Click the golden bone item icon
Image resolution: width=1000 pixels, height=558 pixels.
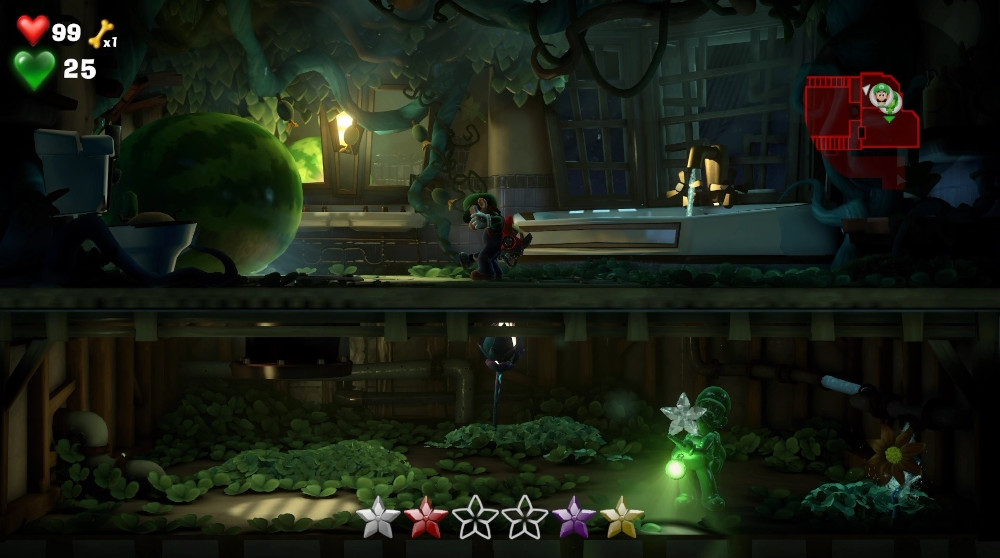pos(100,34)
